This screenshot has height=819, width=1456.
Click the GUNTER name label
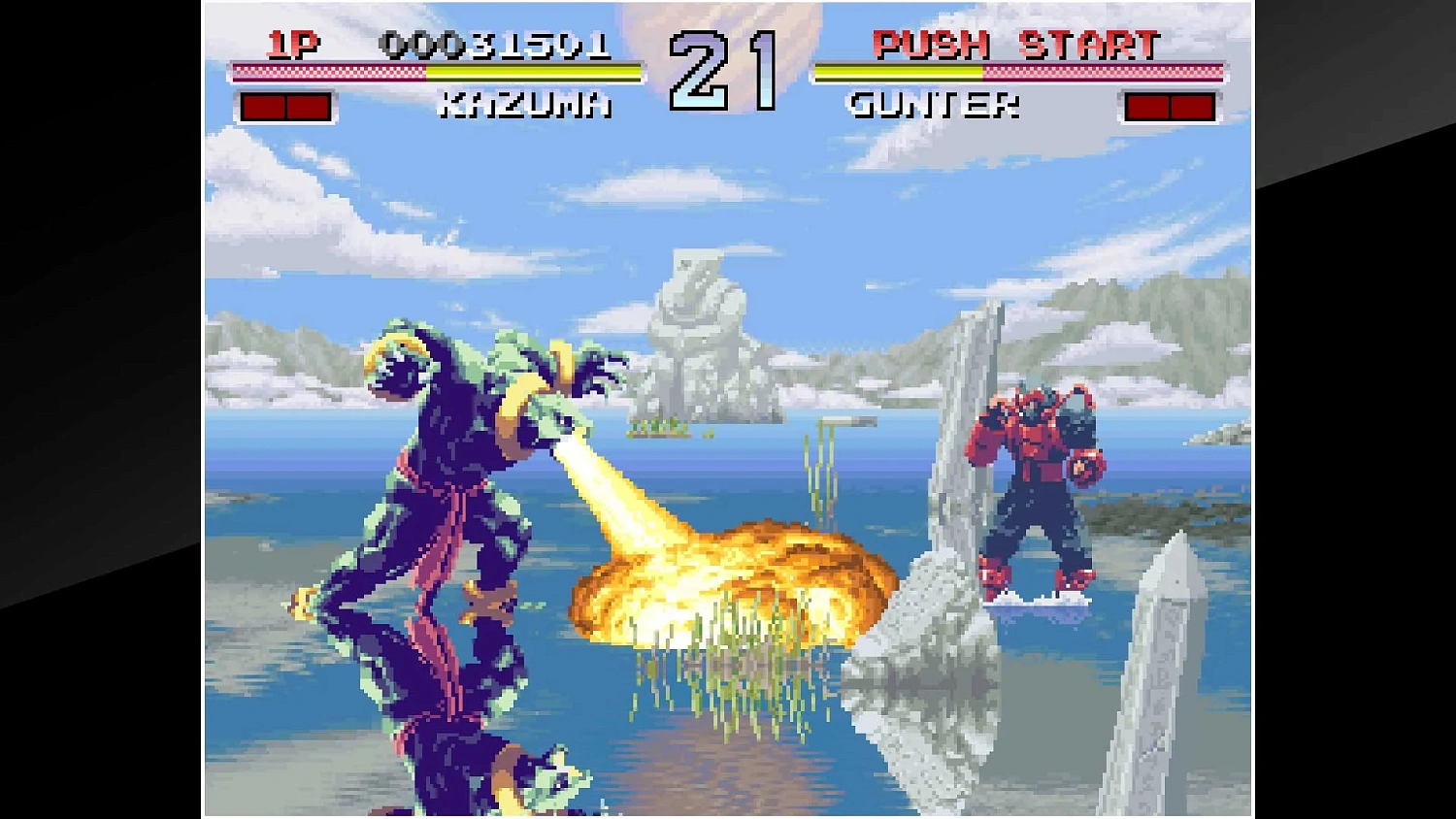click(934, 105)
